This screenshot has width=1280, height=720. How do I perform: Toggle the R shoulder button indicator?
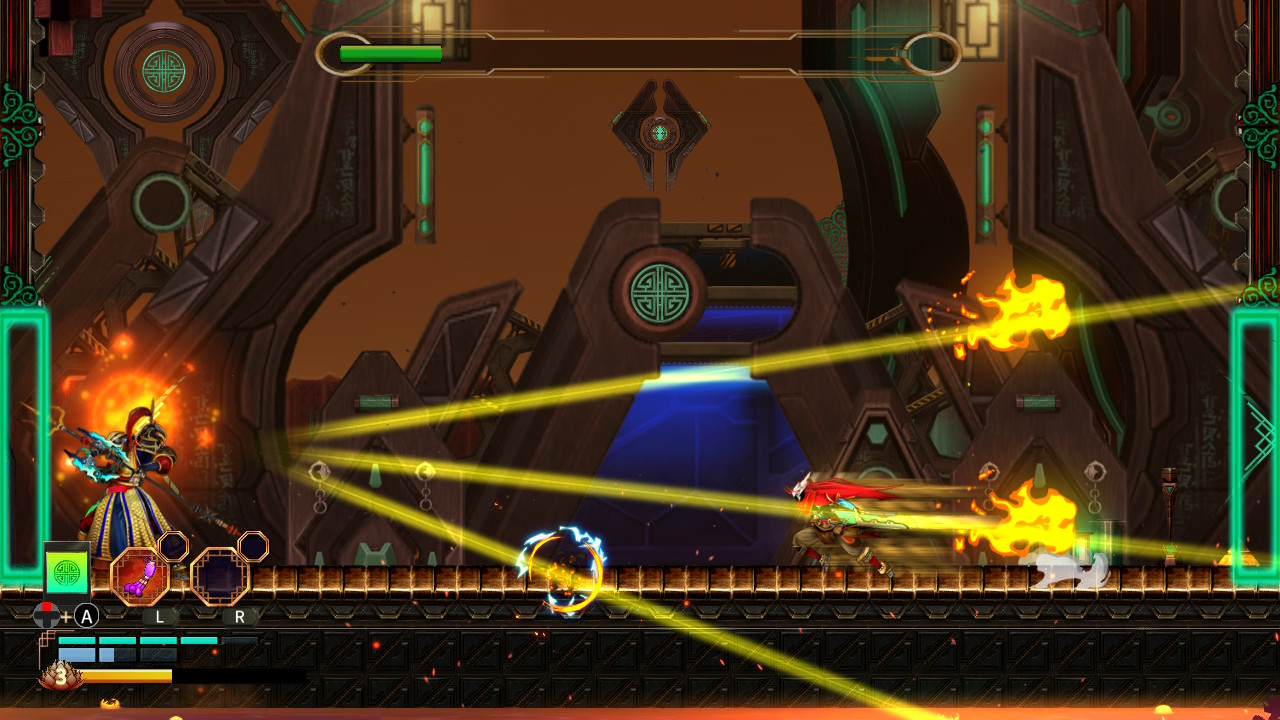click(x=239, y=616)
